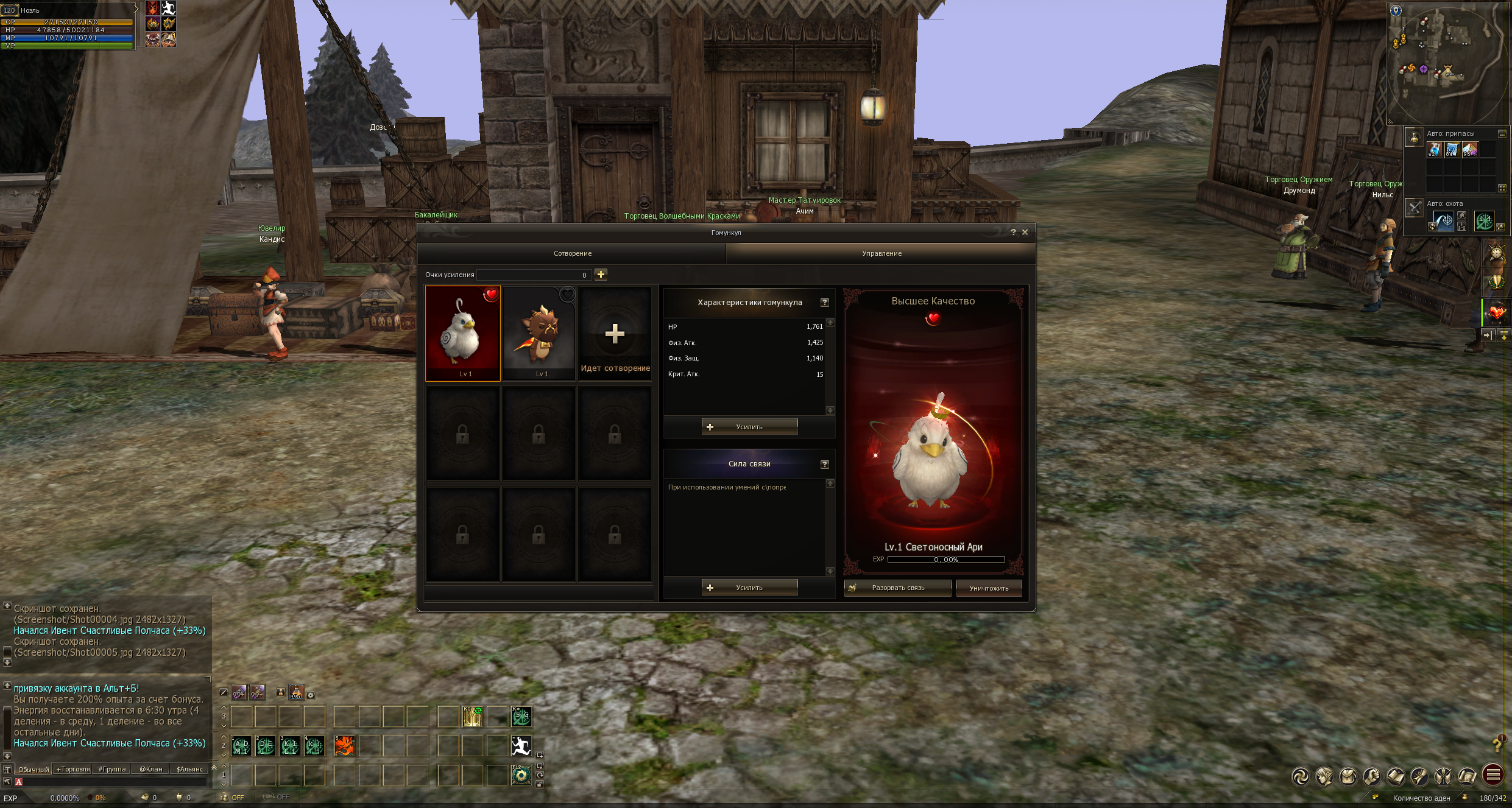The image size is (1512, 808).
Task: Select the brown owl homunculus card
Action: pos(539,333)
